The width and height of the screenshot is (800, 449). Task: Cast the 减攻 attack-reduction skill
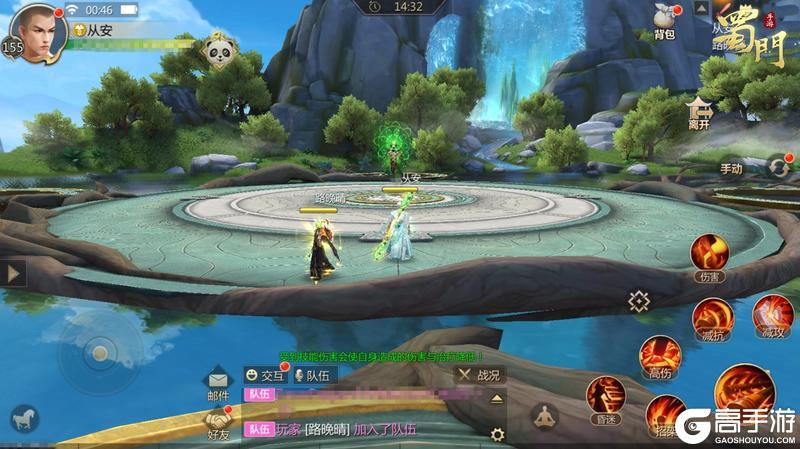coord(771,314)
